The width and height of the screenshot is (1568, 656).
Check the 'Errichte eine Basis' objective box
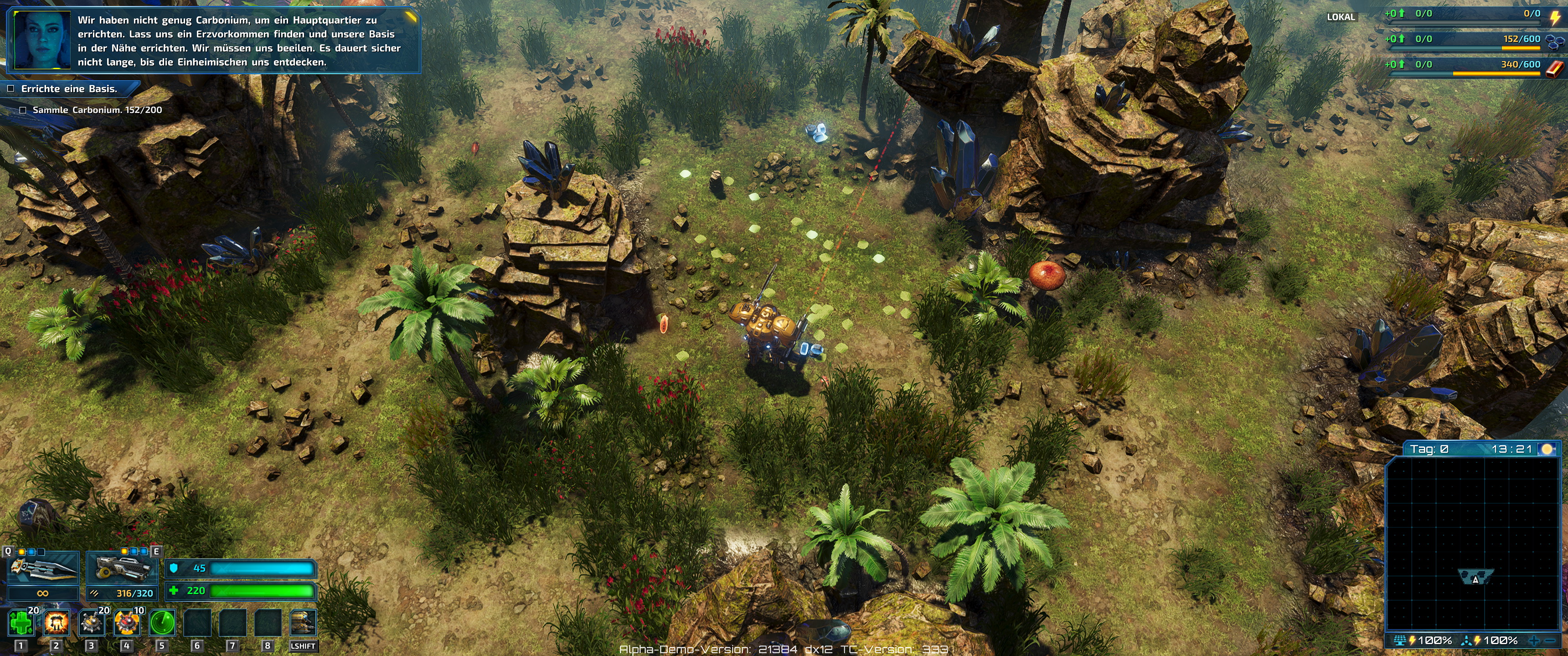point(11,89)
